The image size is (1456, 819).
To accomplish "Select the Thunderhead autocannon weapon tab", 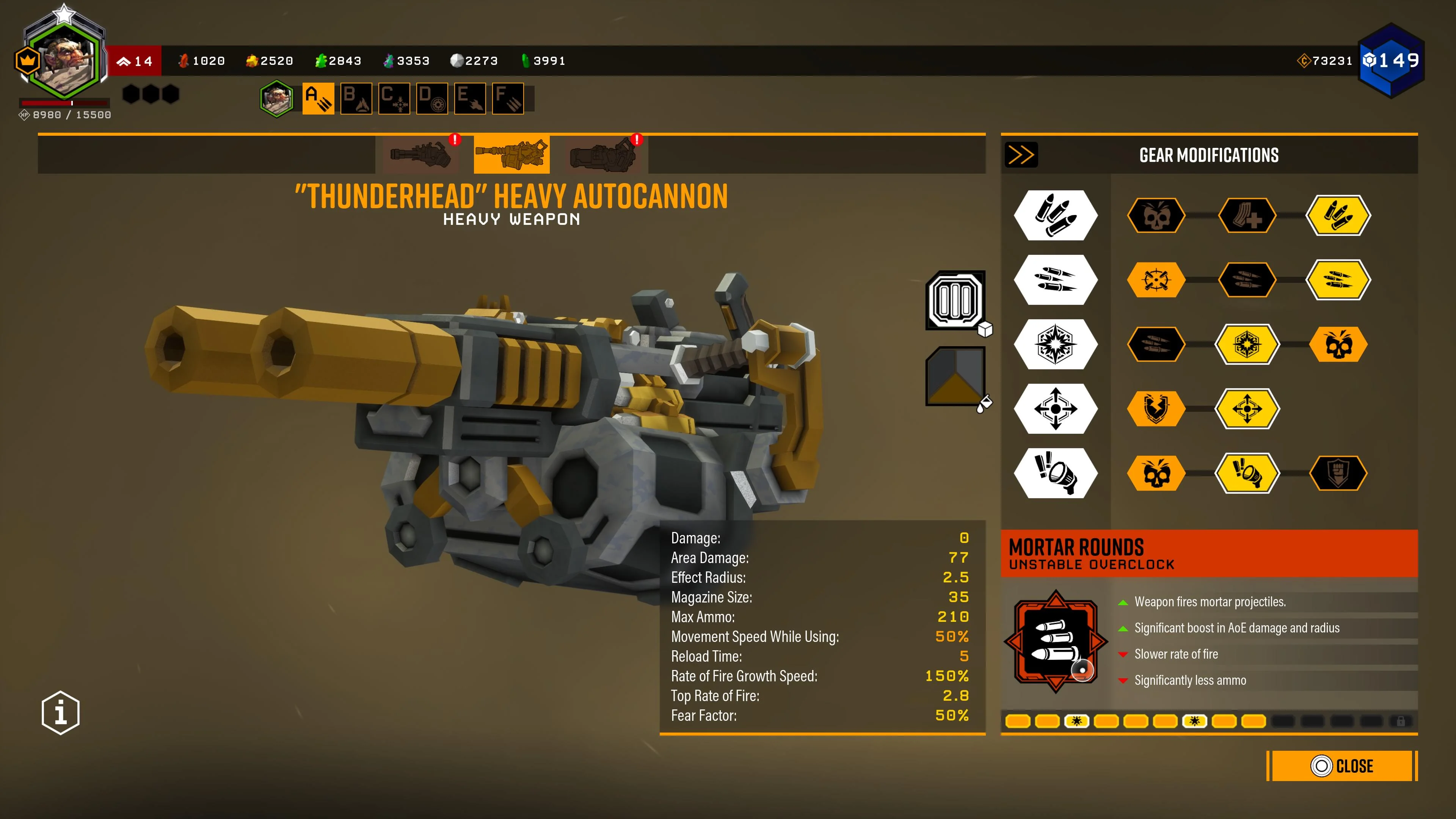I will pos(511,154).
